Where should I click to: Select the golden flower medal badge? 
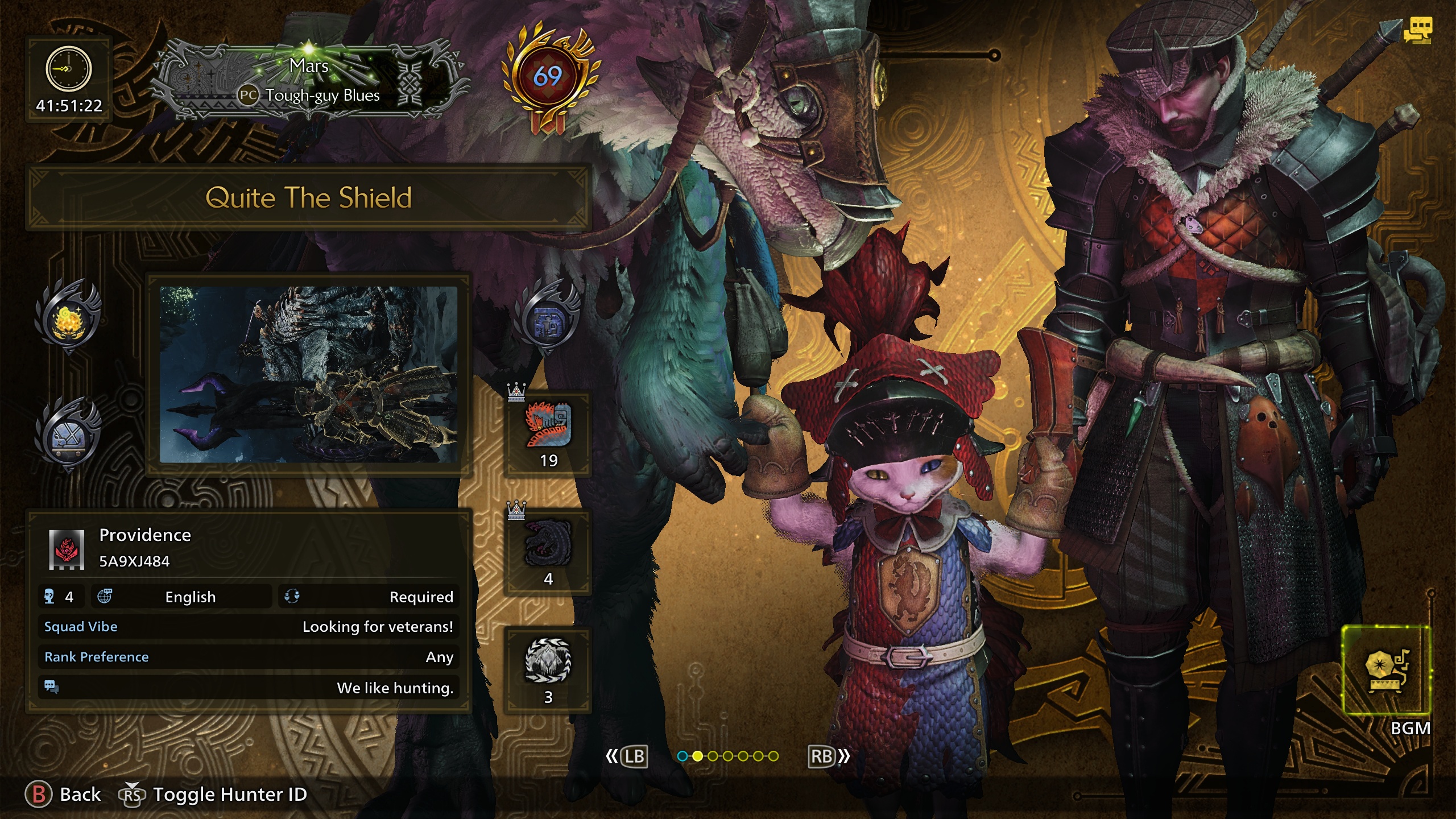click(68, 316)
